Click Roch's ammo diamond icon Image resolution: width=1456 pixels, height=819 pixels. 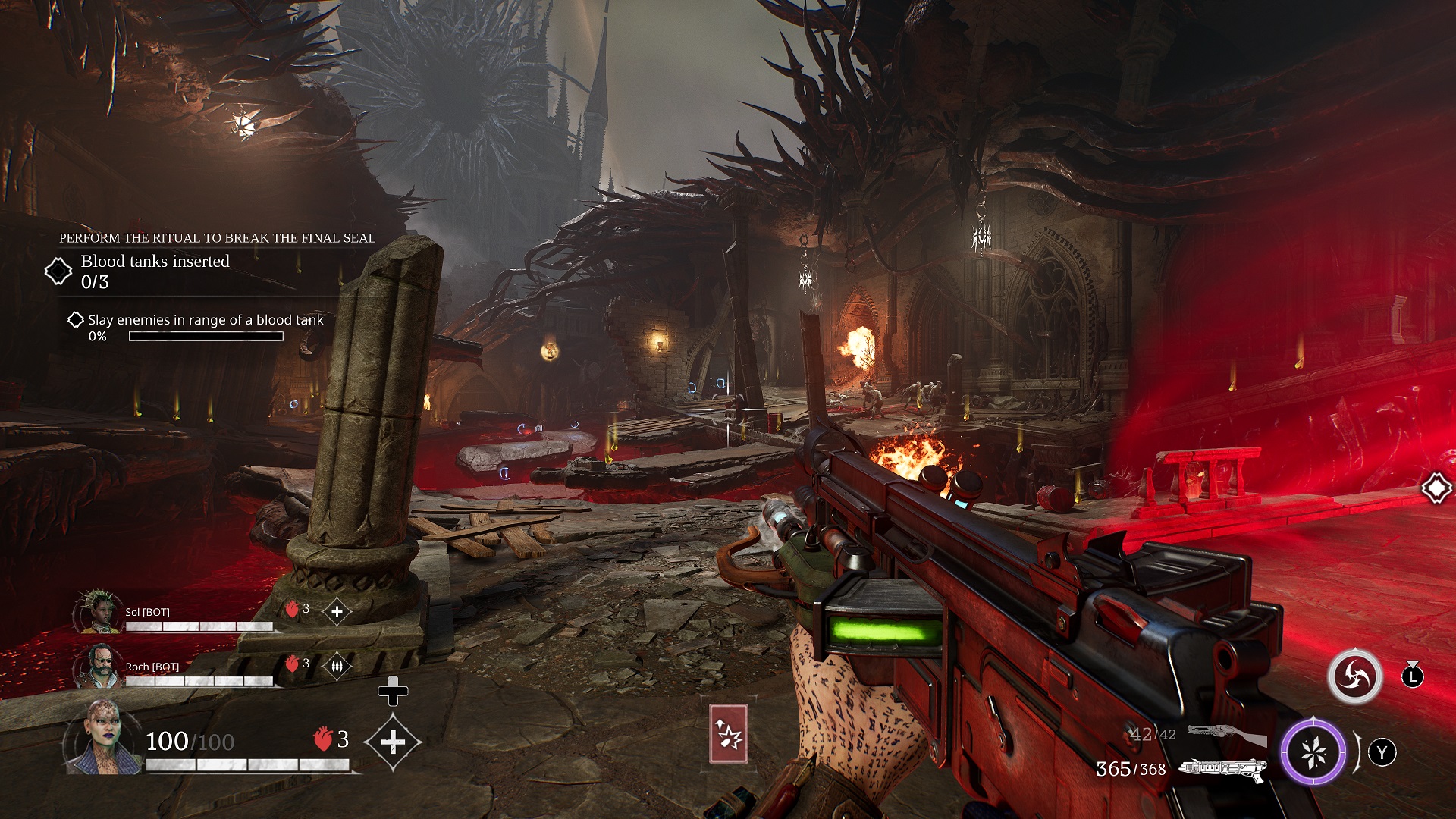tap(337, 666)
